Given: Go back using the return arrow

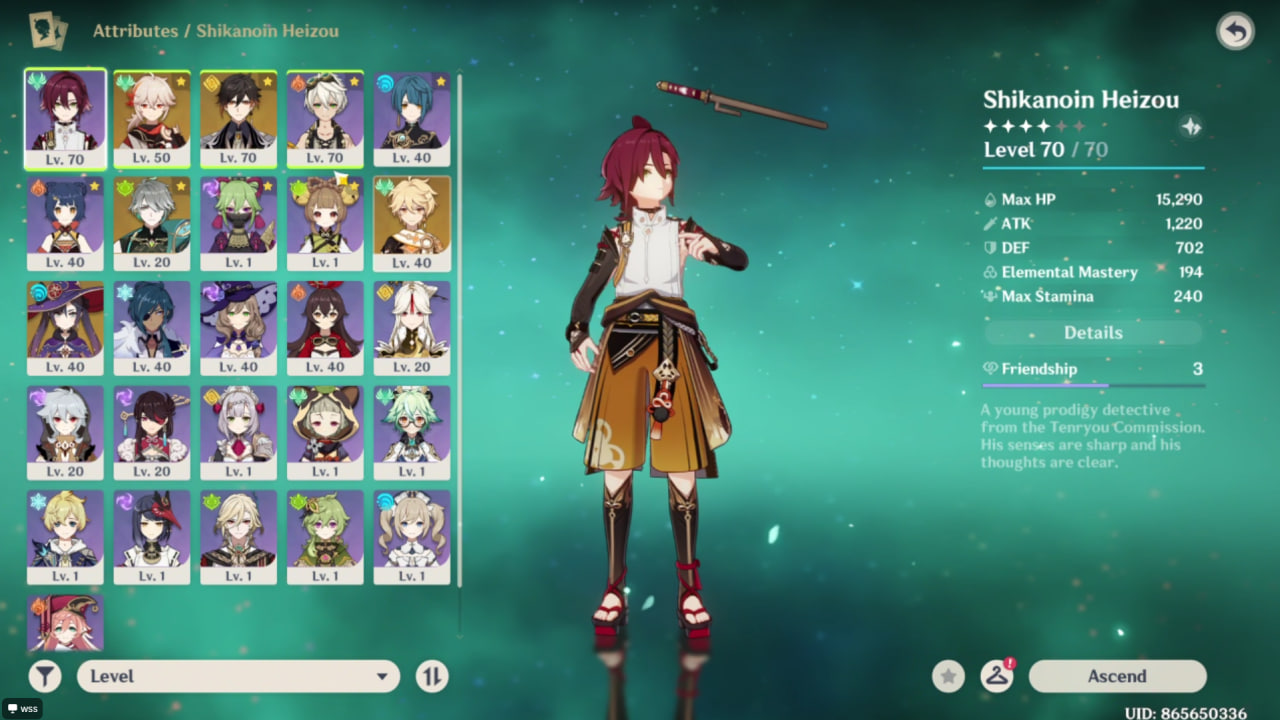Looking at the screenshot, I should coord(1235,32).
